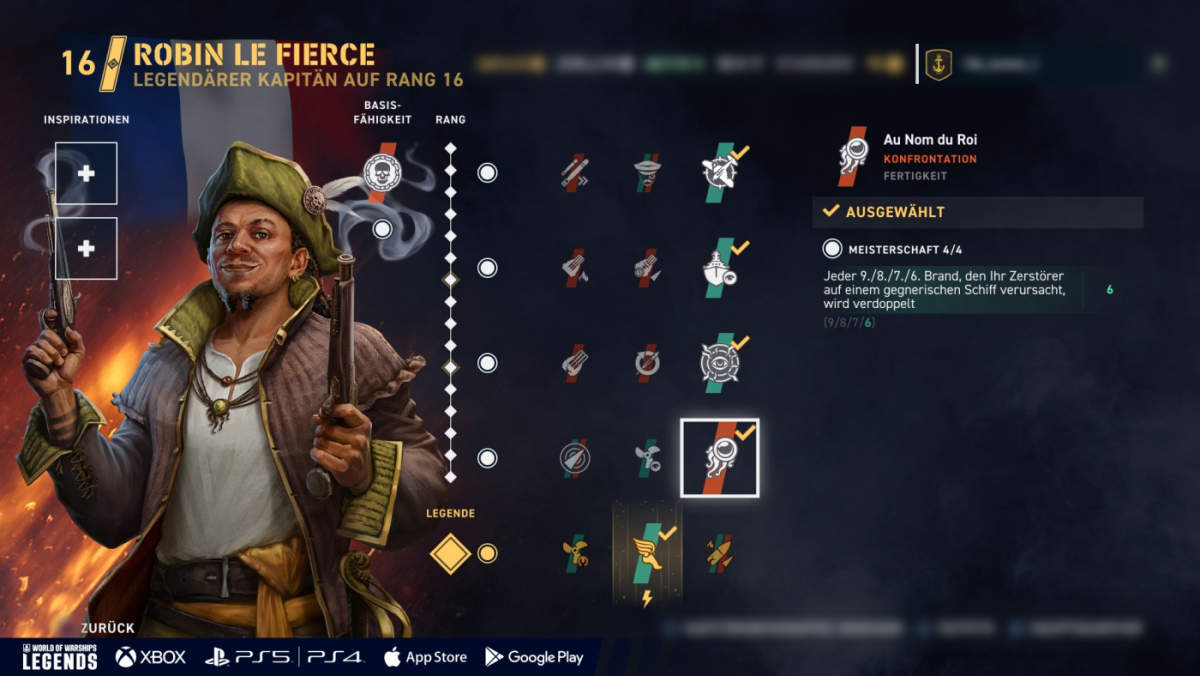
Task: Select the gold propeller legendary skill
Action: pos(575,553)
